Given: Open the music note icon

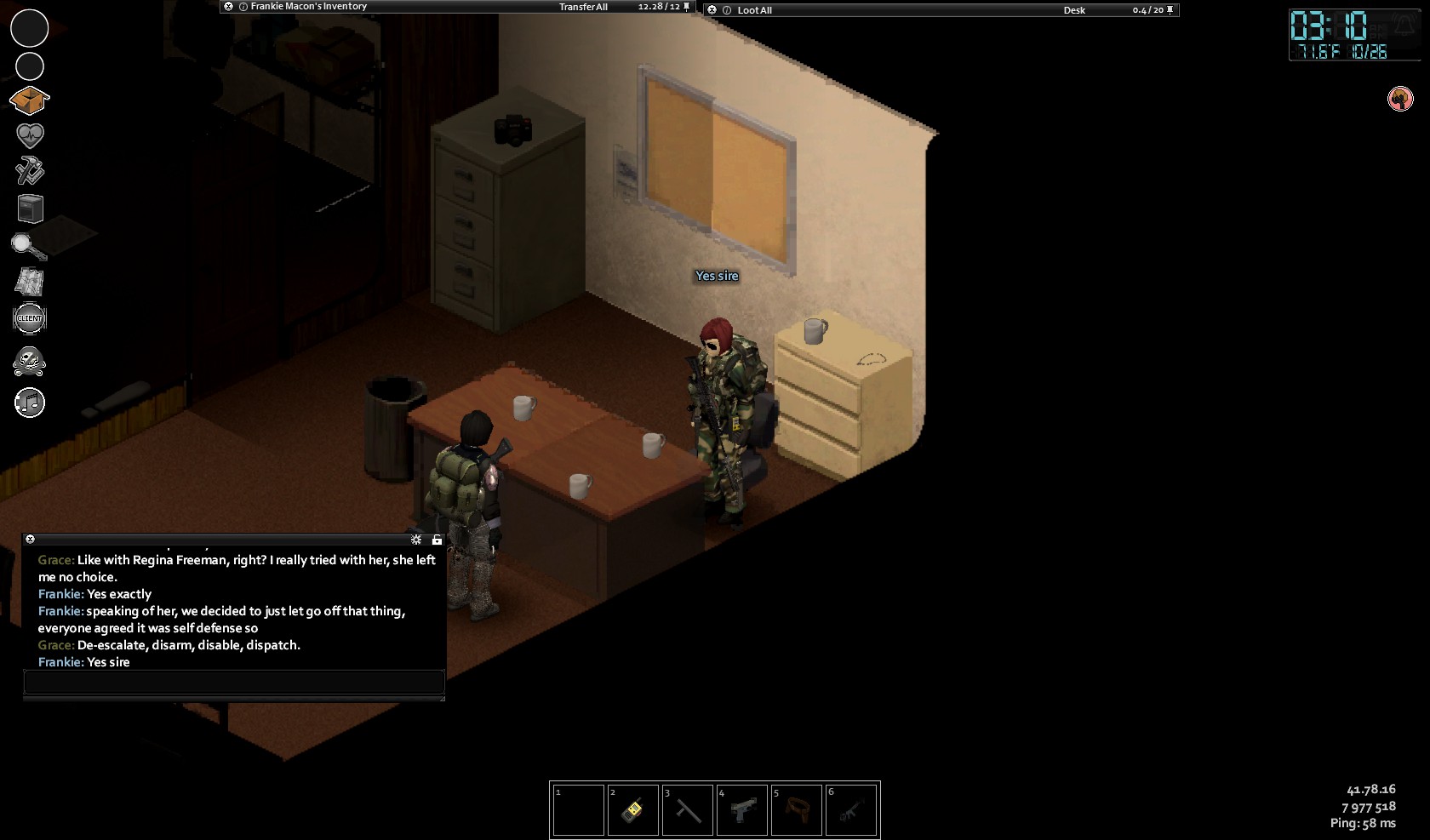Looking at the screenshot, I should coord(30,403).
